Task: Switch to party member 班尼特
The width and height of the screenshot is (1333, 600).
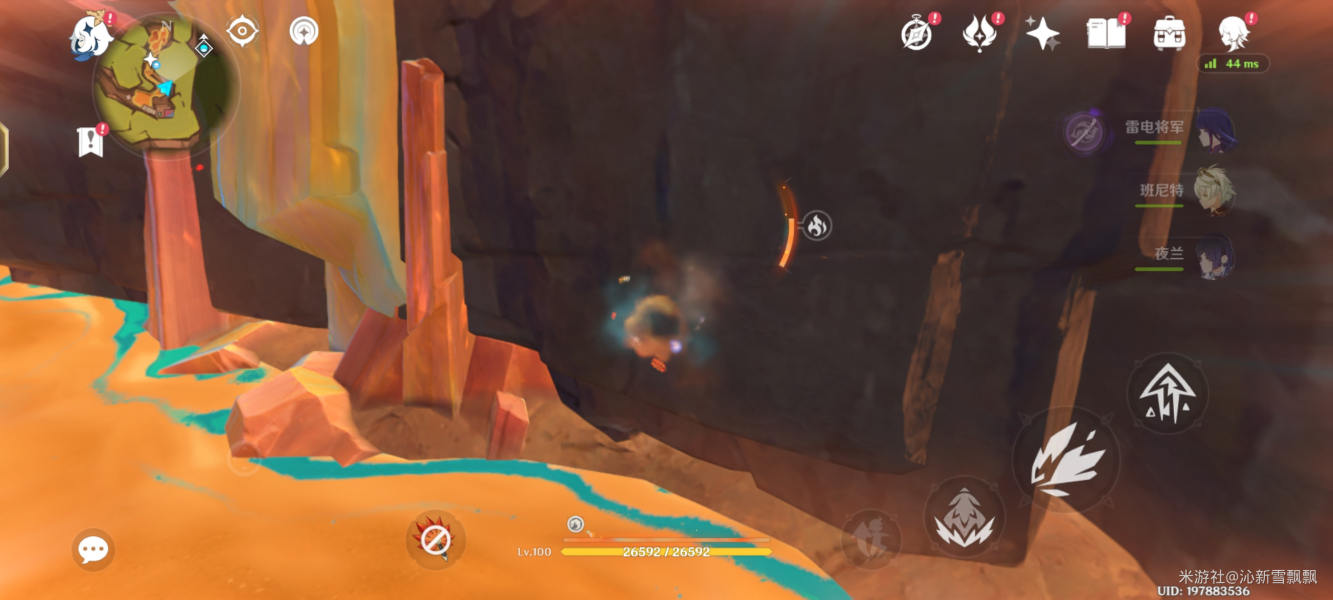Action: tap(1212, 190)
